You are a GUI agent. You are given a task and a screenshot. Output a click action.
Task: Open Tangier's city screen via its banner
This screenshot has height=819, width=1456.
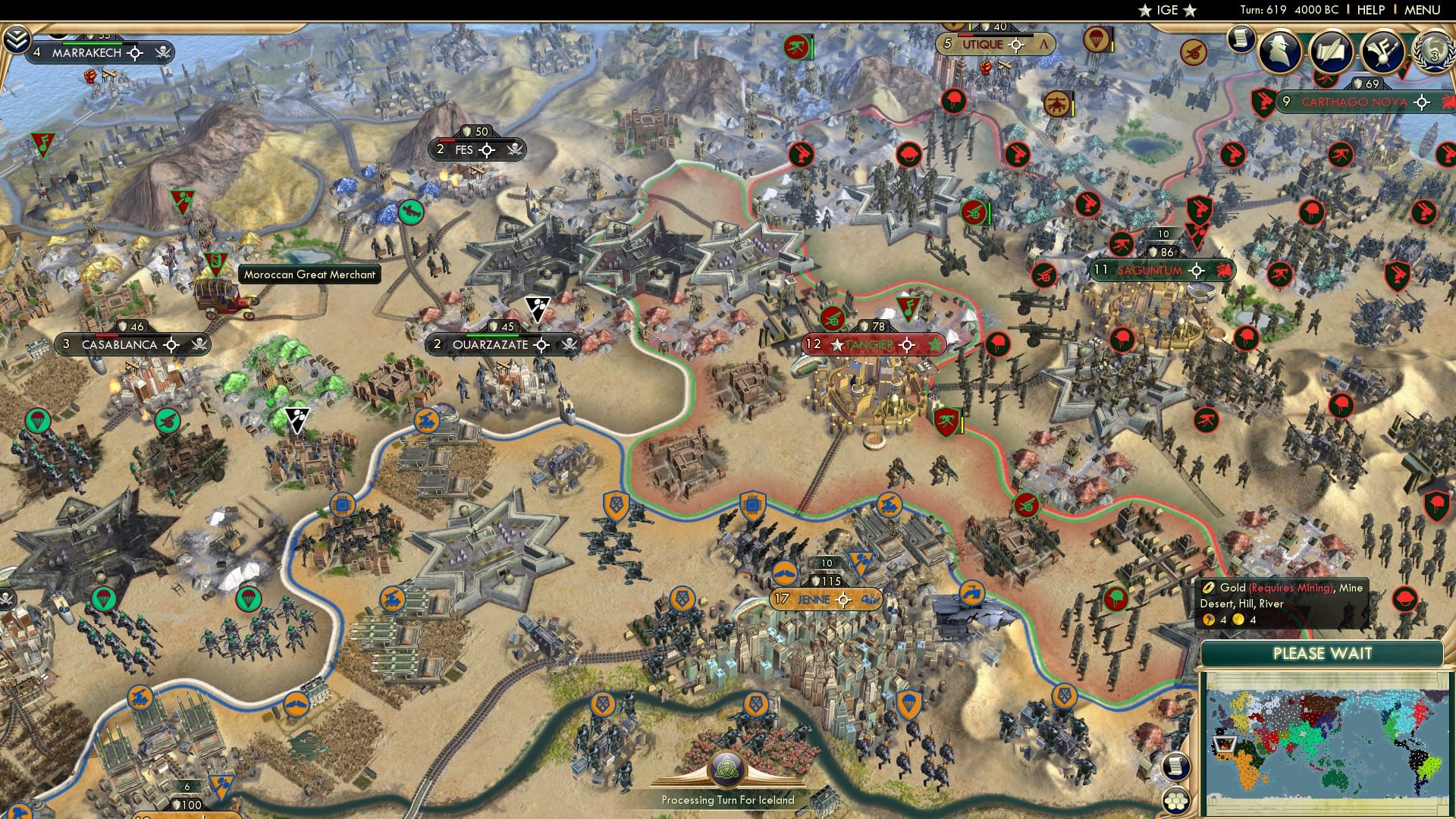(x=868, y=345)
